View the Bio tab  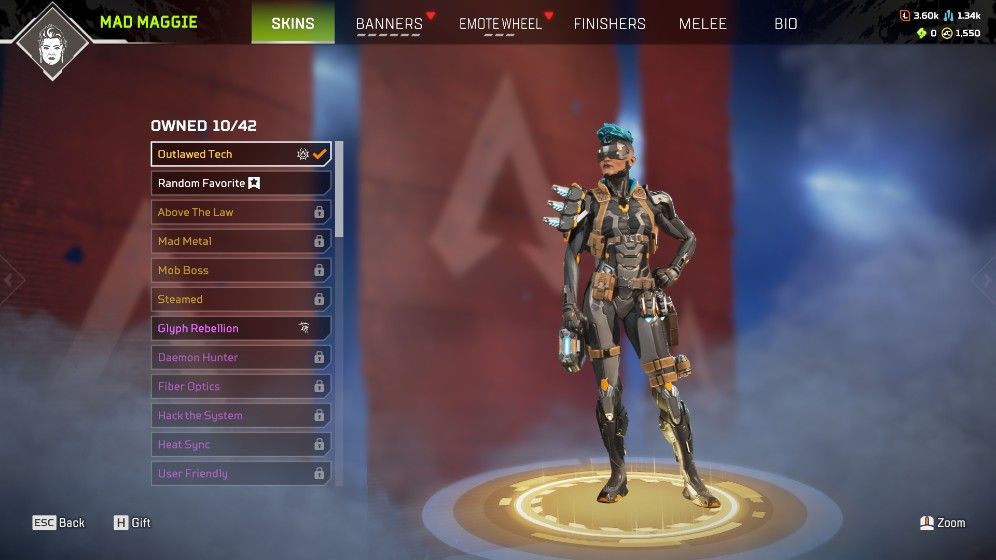[x=785, y=24]
